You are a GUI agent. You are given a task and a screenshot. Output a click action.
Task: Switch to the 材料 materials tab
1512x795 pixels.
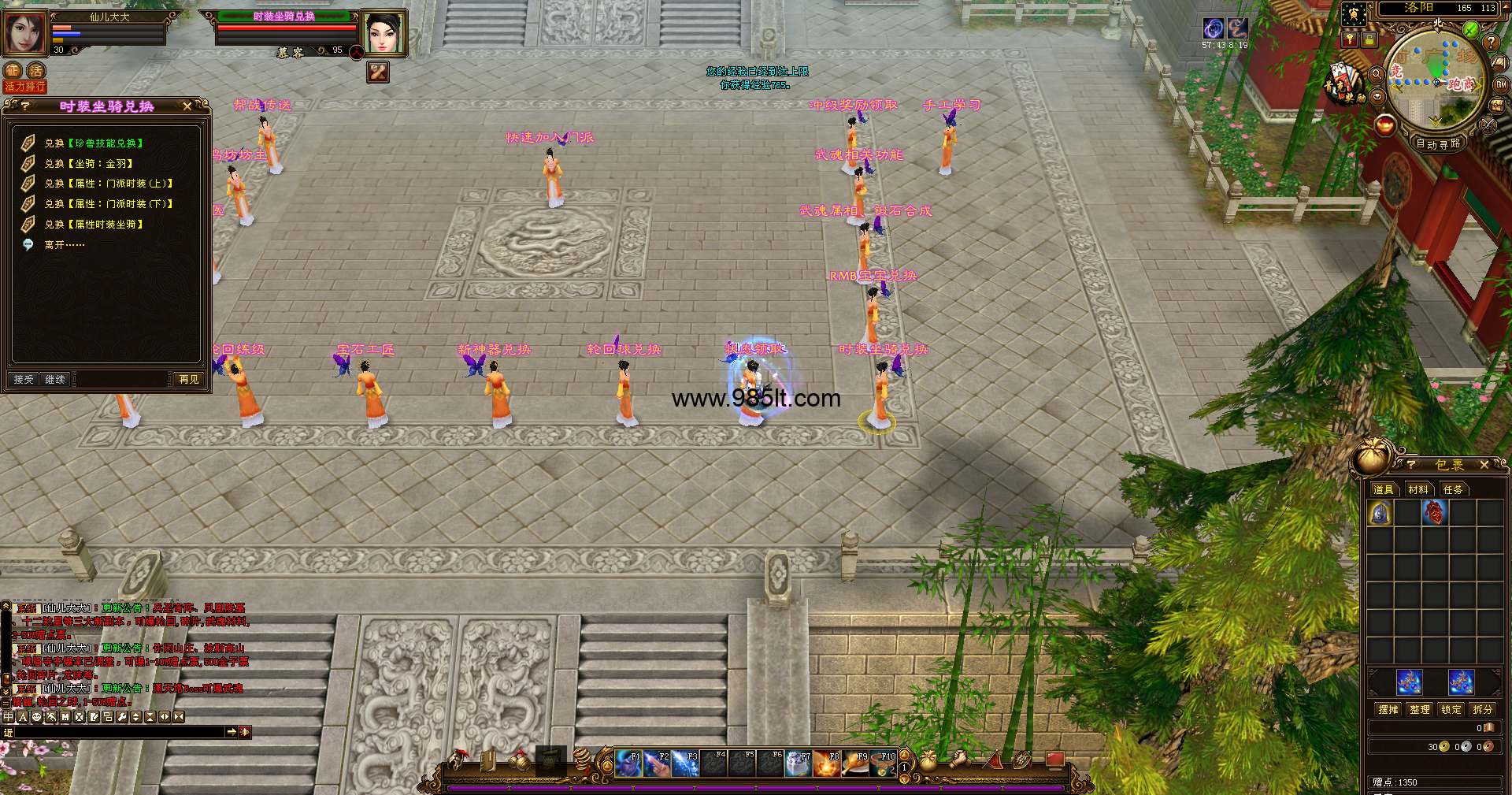coord(1418,490)
